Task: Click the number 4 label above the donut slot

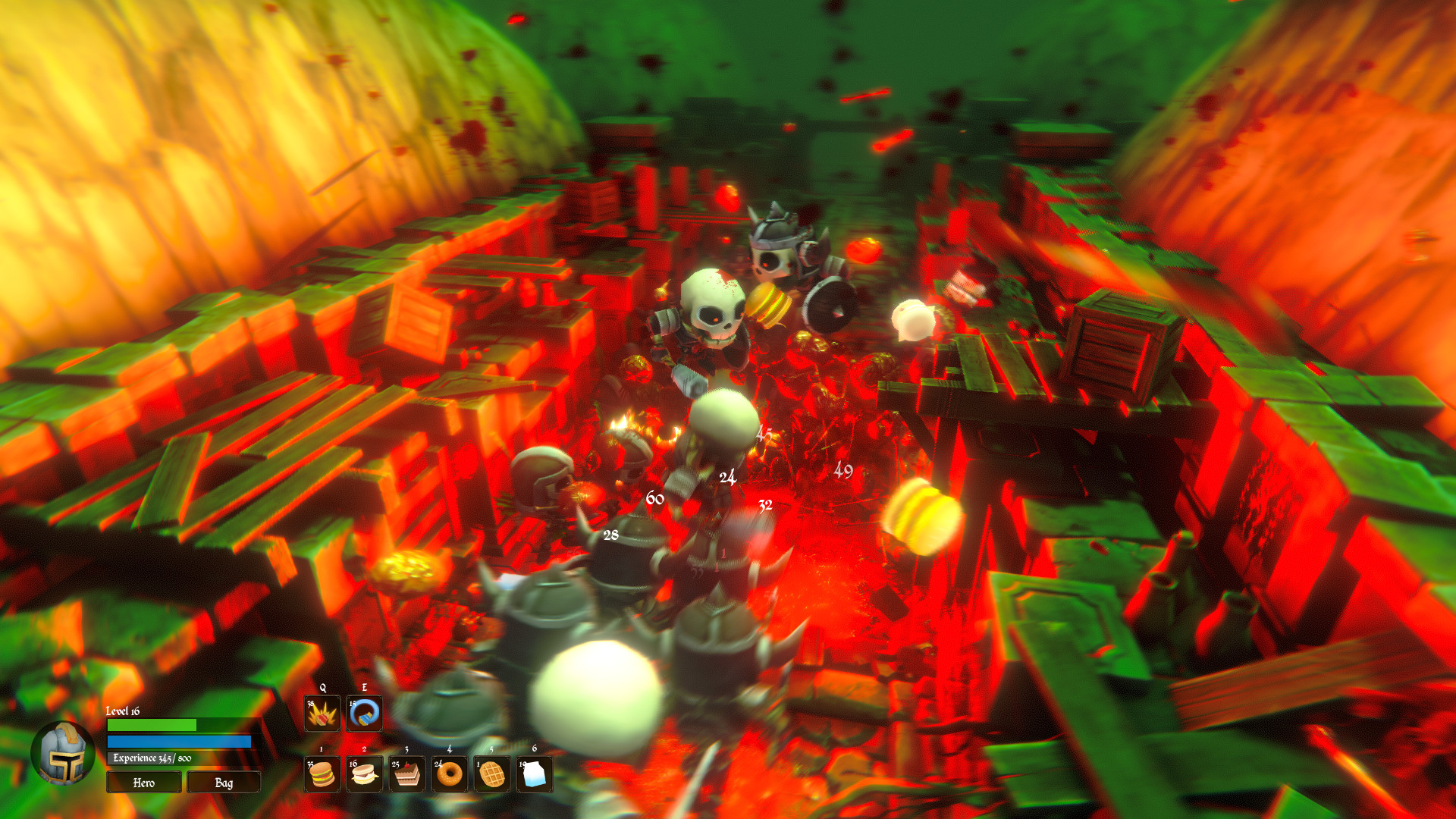Action: [449, 749]
